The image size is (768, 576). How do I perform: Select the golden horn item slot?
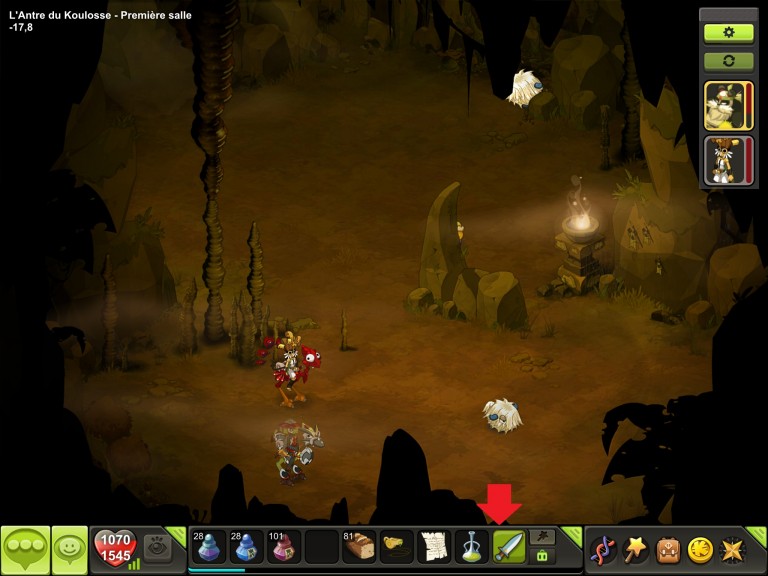(x=397, y=547)
